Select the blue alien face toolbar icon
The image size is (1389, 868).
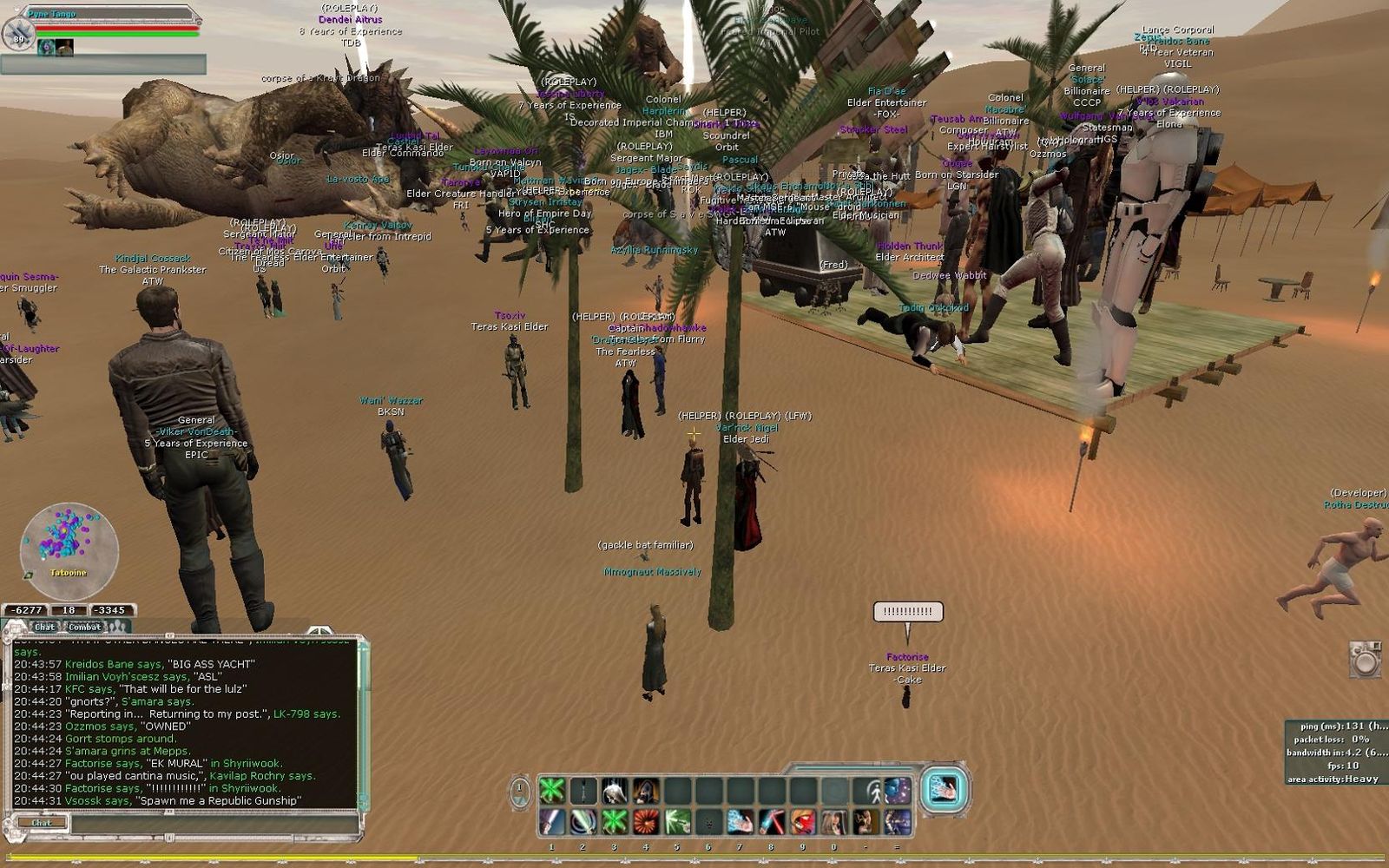pyautogui.click(x=897, y=791)
